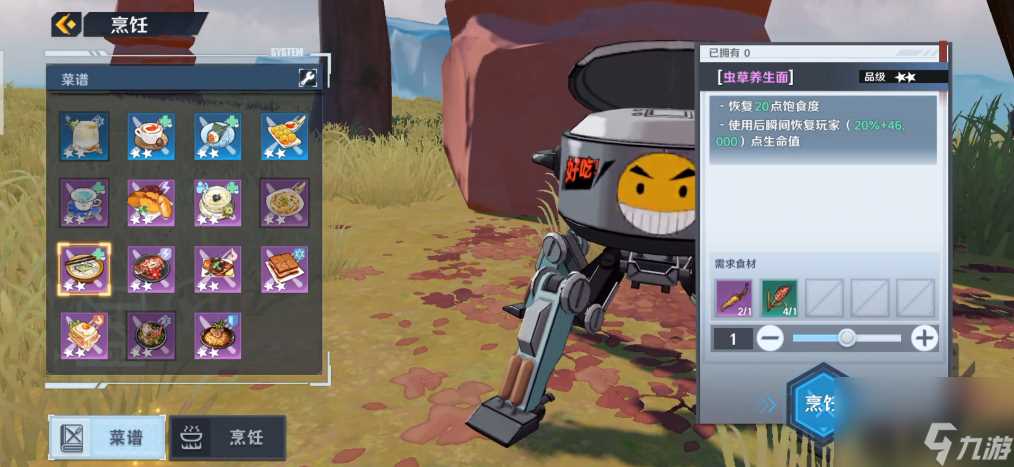Decrease cooking quantity with minus button

coord(770,338)
